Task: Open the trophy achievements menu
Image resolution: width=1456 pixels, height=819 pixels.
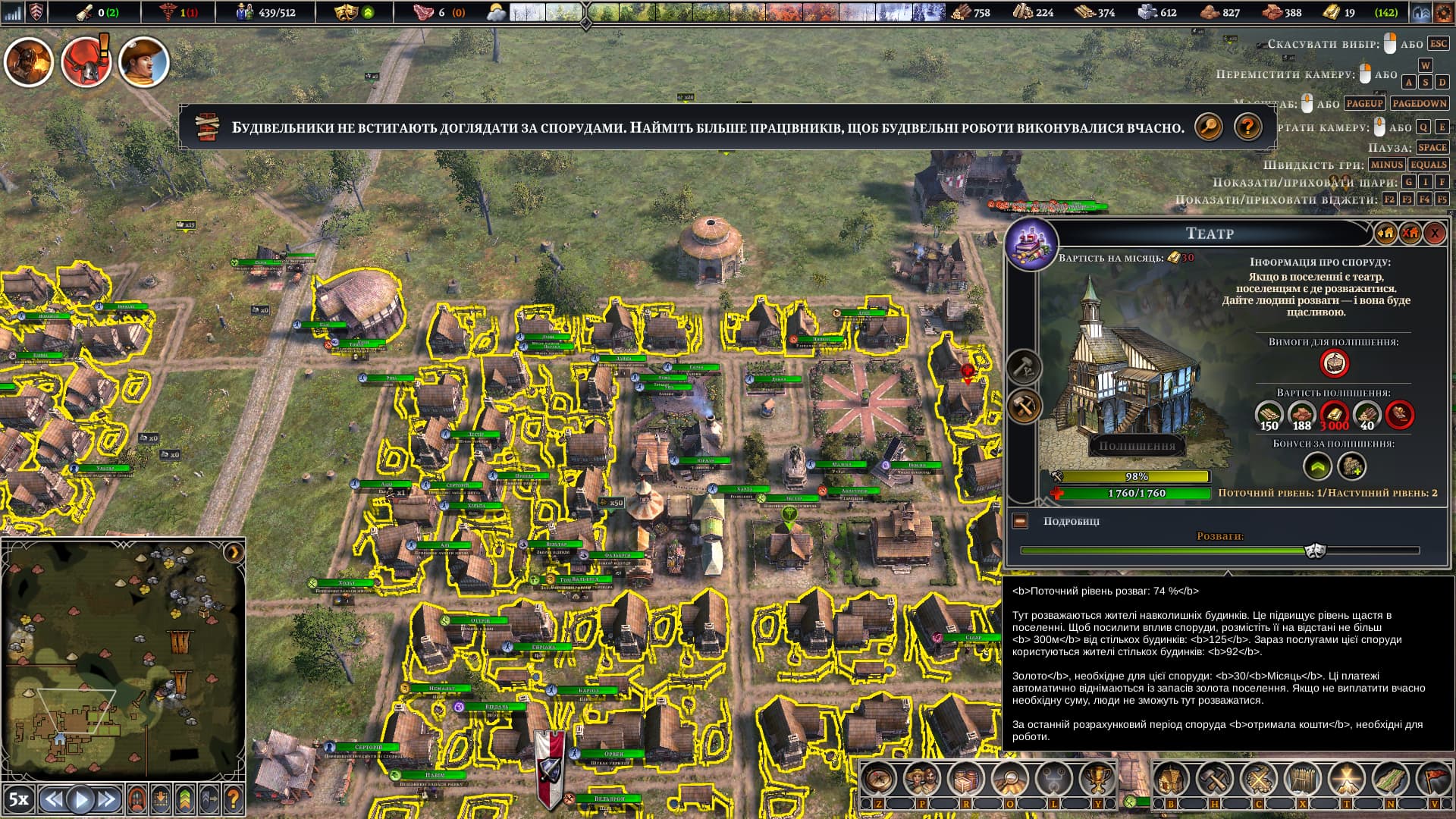Action: [x=1097, y=779]
